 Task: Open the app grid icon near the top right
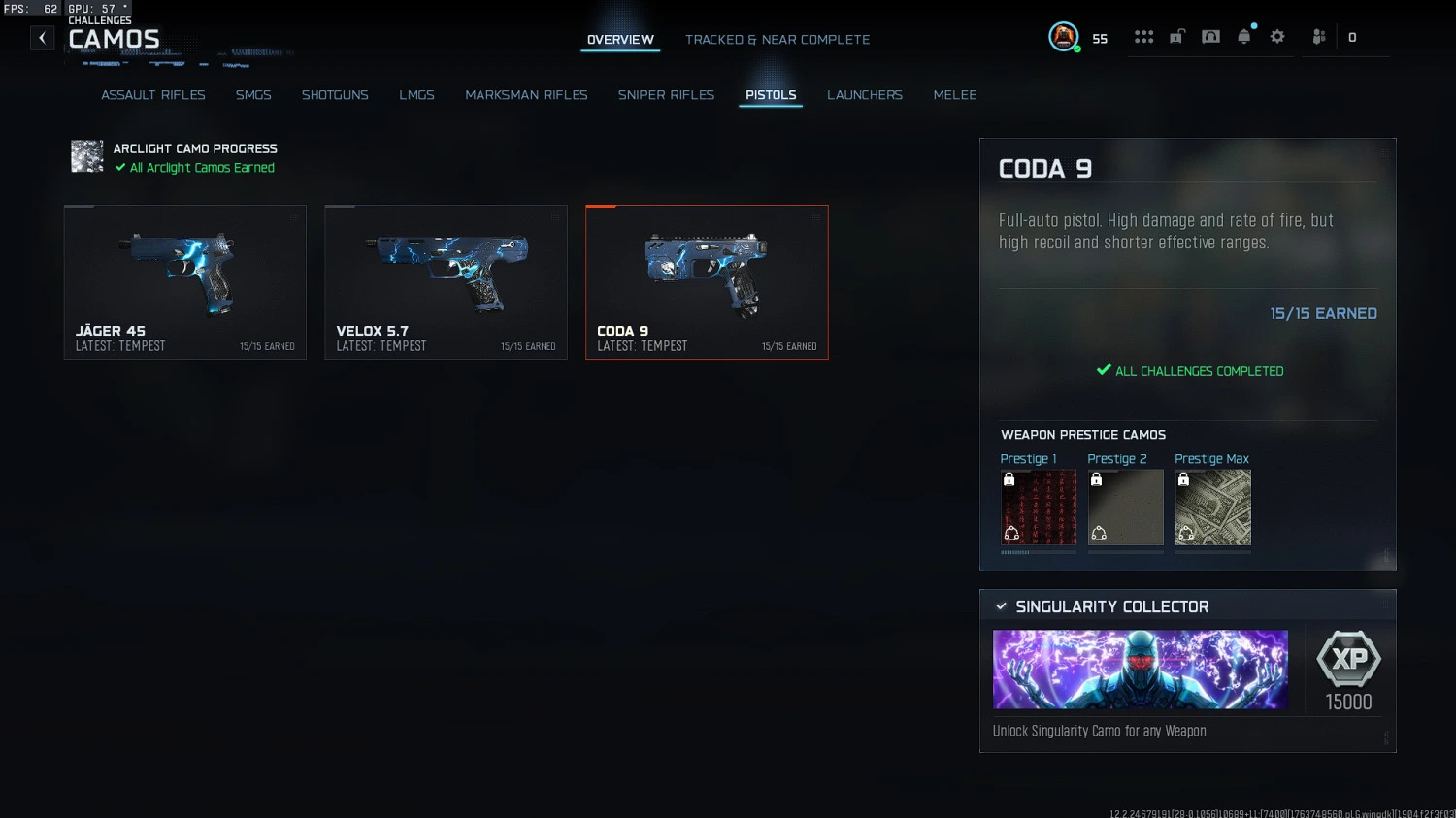(1143, 36)
